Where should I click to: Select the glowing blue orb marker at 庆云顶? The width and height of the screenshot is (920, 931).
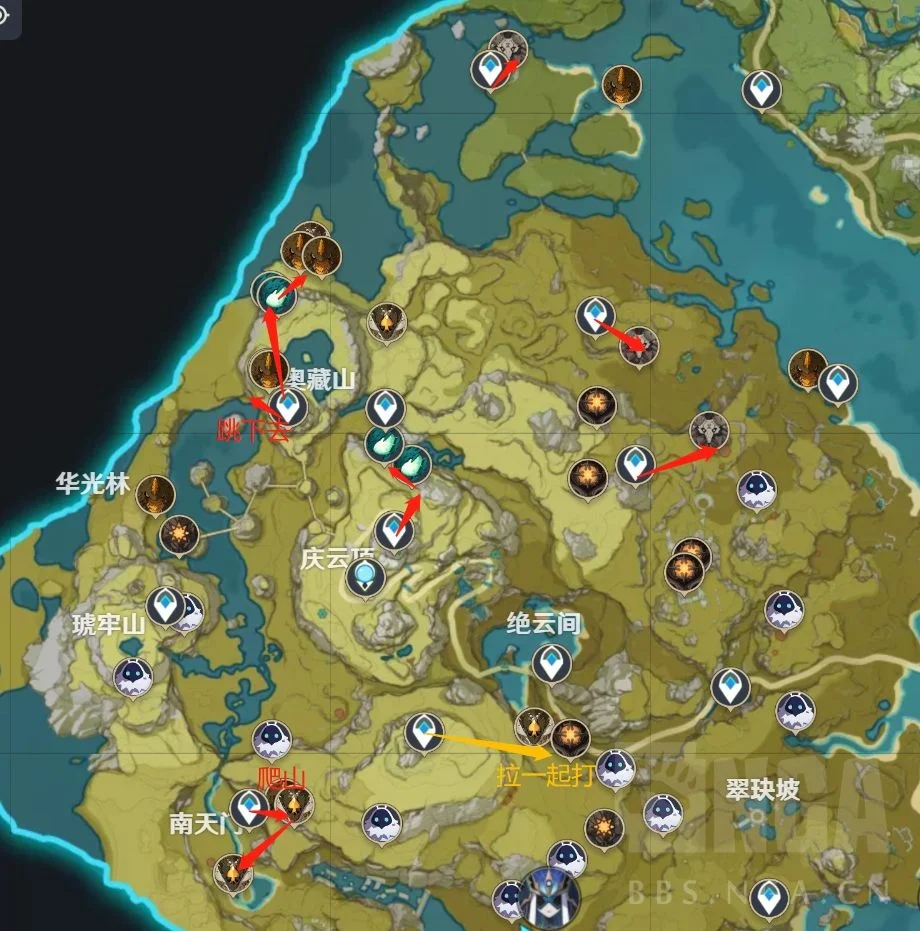(x=365, y=575)
